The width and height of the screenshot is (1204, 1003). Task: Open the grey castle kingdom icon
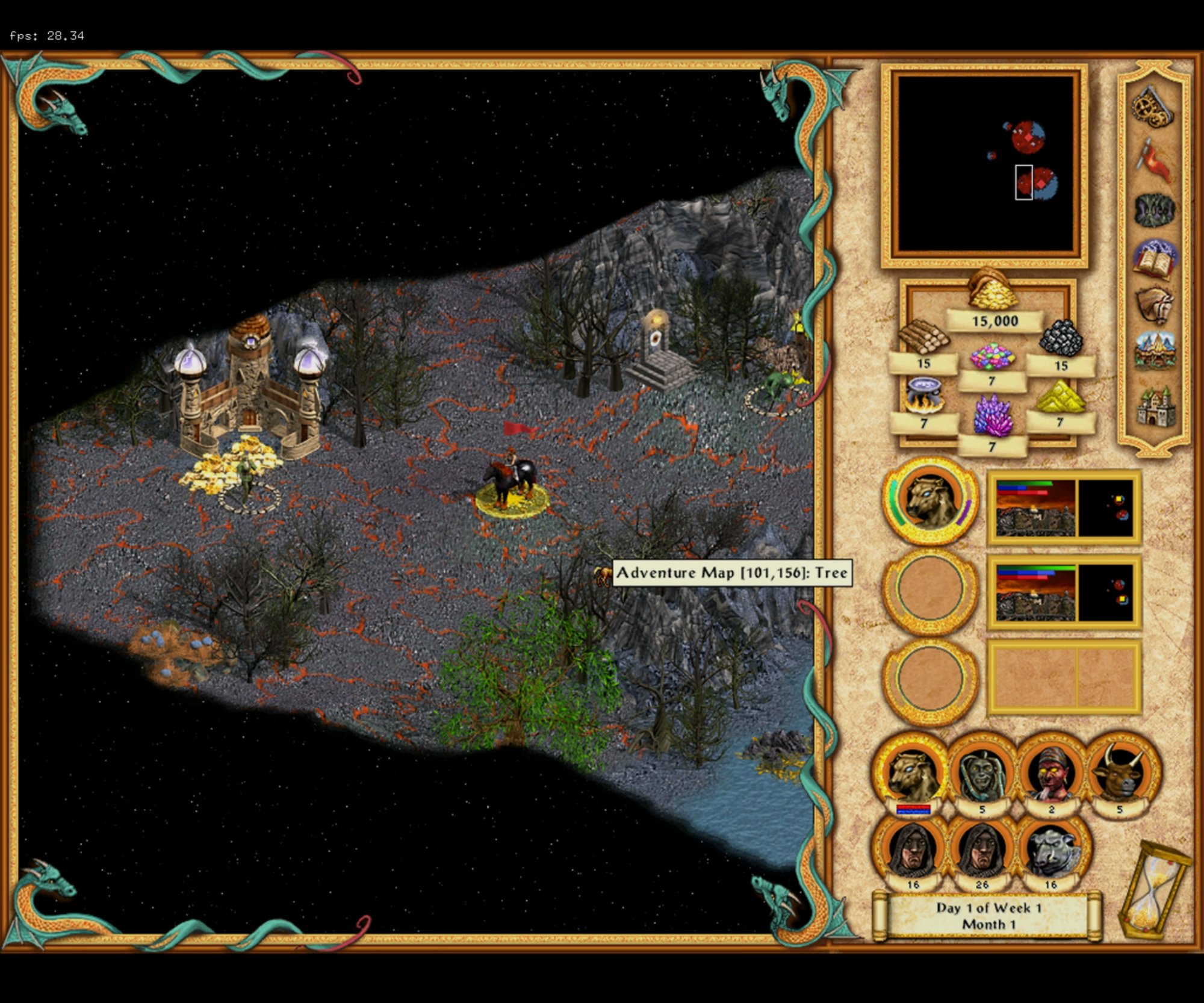1154,405
